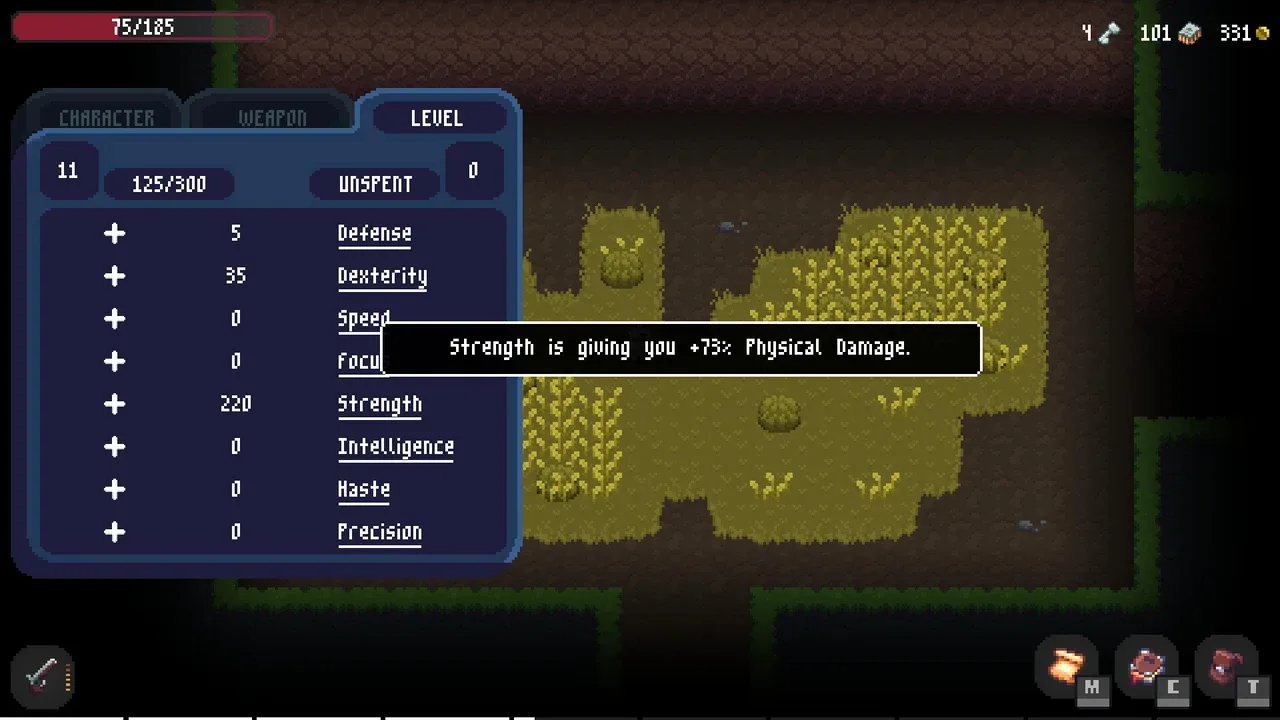Raise the Focus stat by one
Viewport: 1280px width, 720px height.
[115, 361]
